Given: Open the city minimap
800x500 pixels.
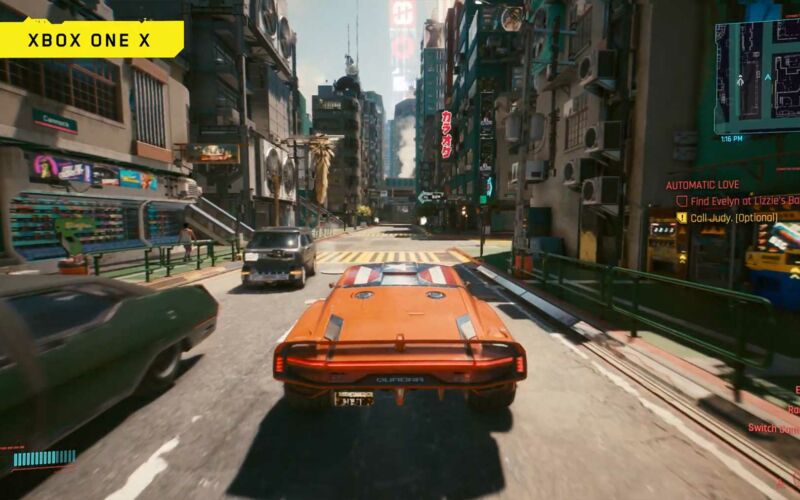Looking at the screenshot, I should click(758, 75).
